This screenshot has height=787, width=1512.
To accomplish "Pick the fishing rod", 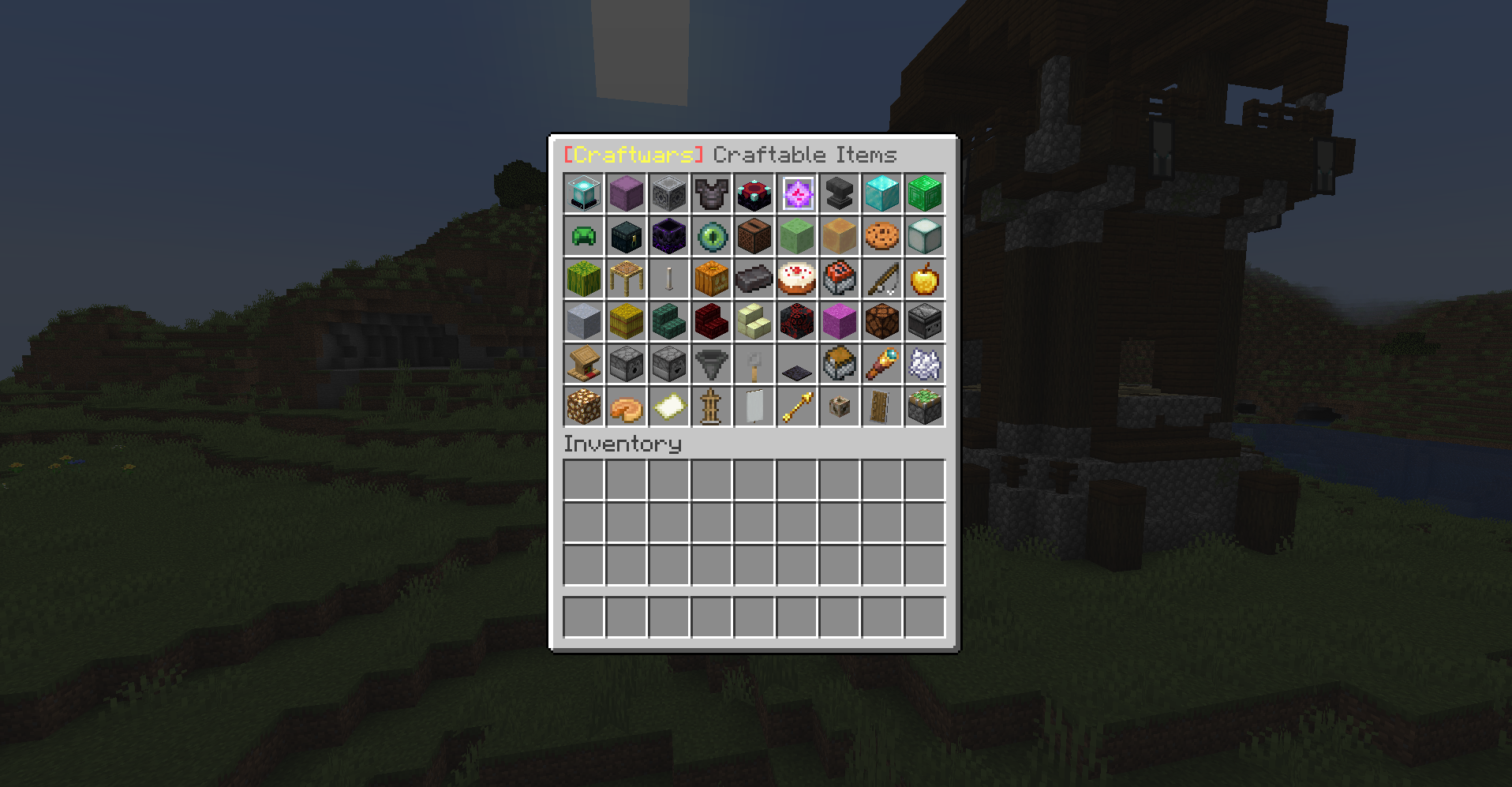I will click(x=881, y=279).
